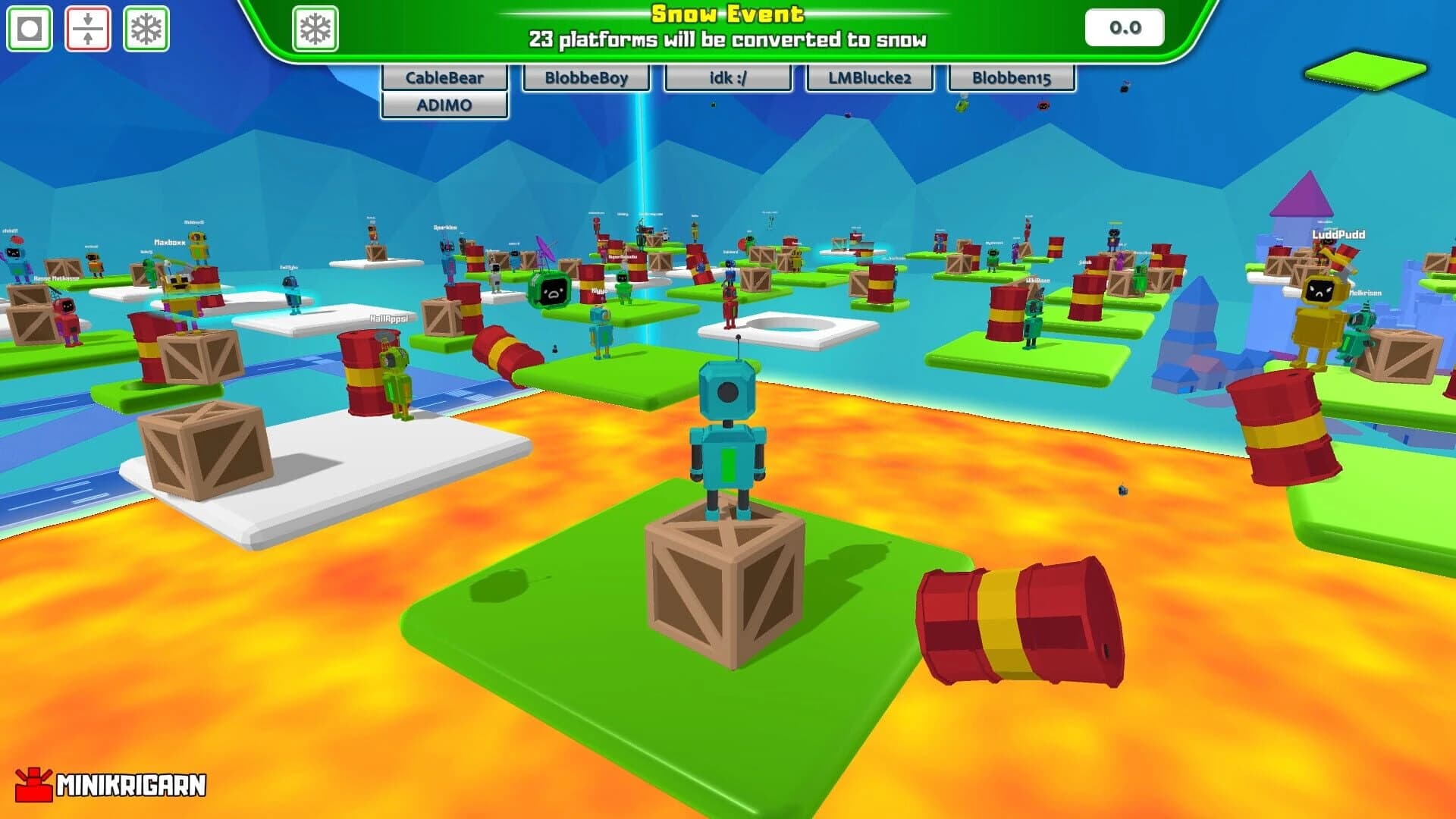Select the ADIMO player name
Viewport: 1456px width, 819px height.
[444, 105]
